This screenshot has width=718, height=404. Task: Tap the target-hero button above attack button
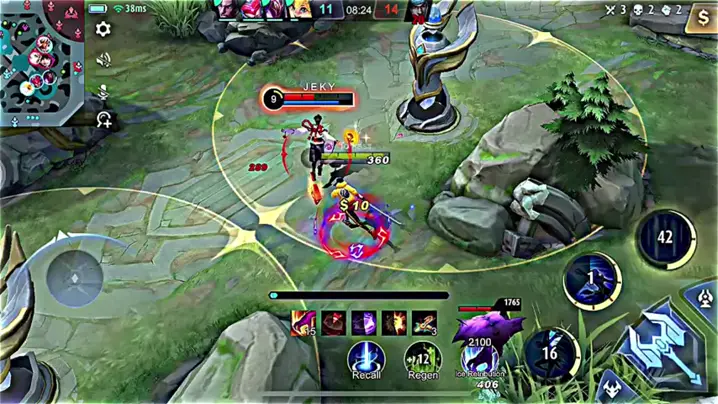point(707,297)
